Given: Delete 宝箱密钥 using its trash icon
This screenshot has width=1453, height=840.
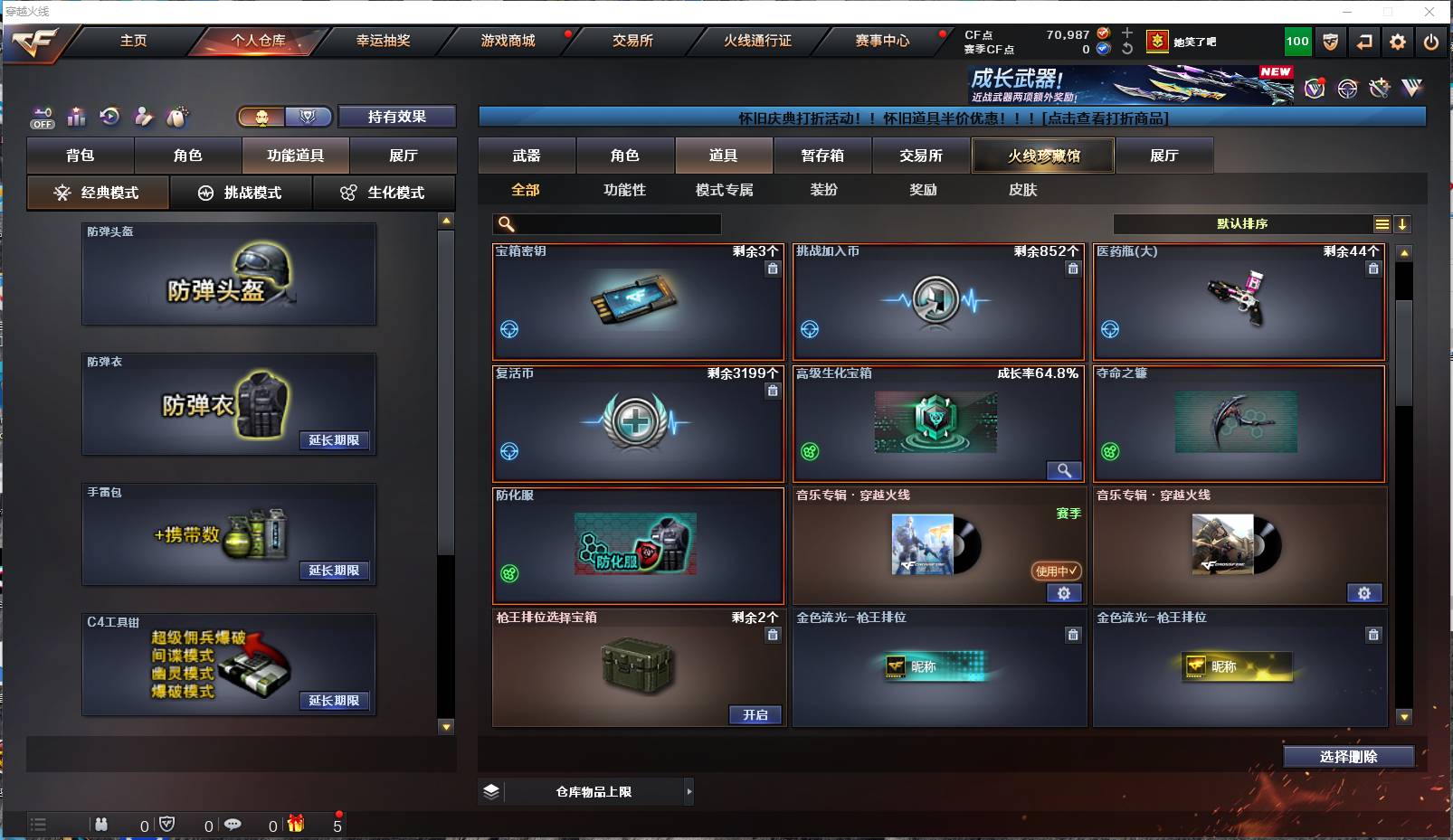Looking at the screenshot, I should coord(774,269).
